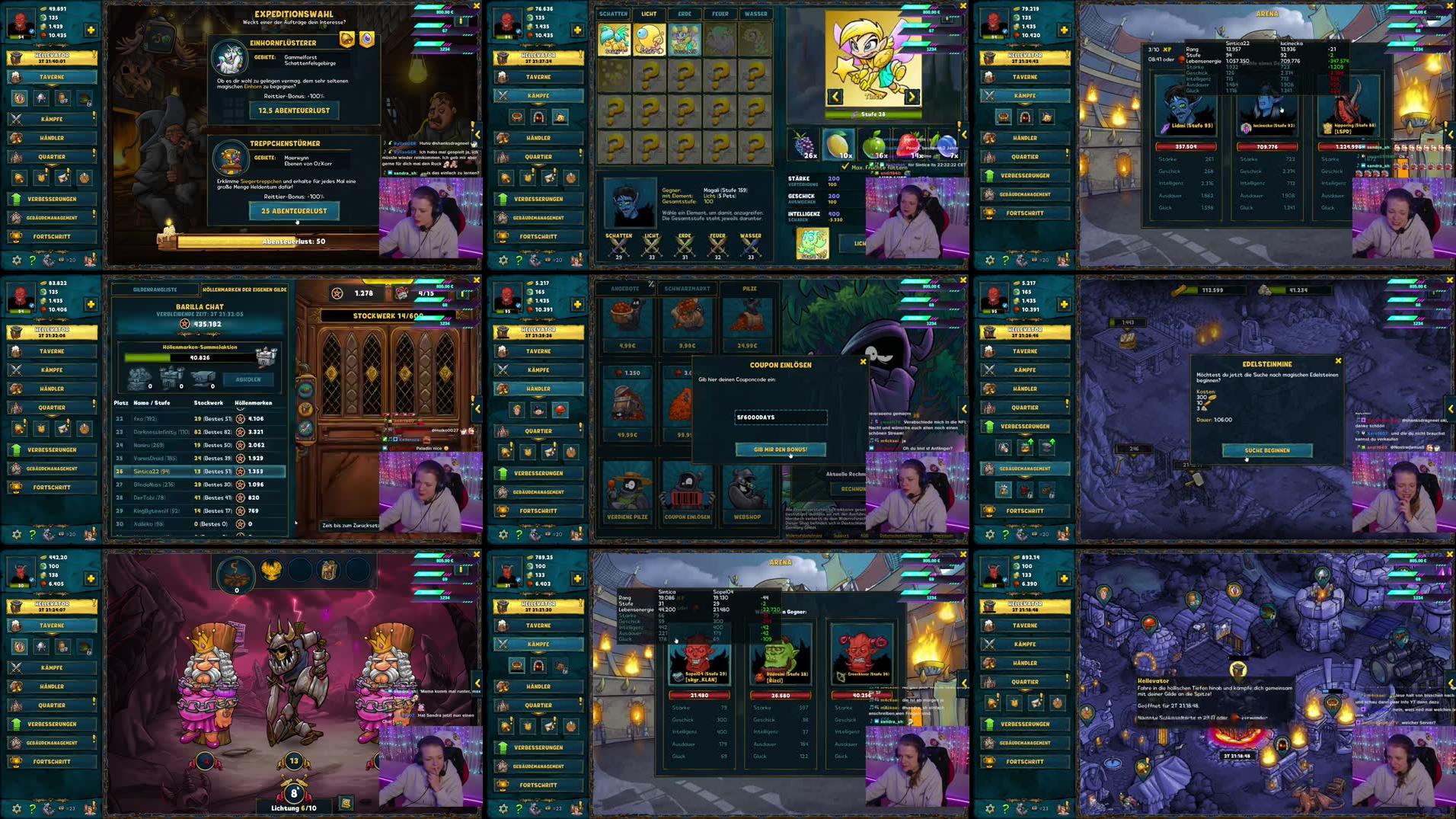Open Gebäudemanagement from the sidebar

tap(51, 217)
